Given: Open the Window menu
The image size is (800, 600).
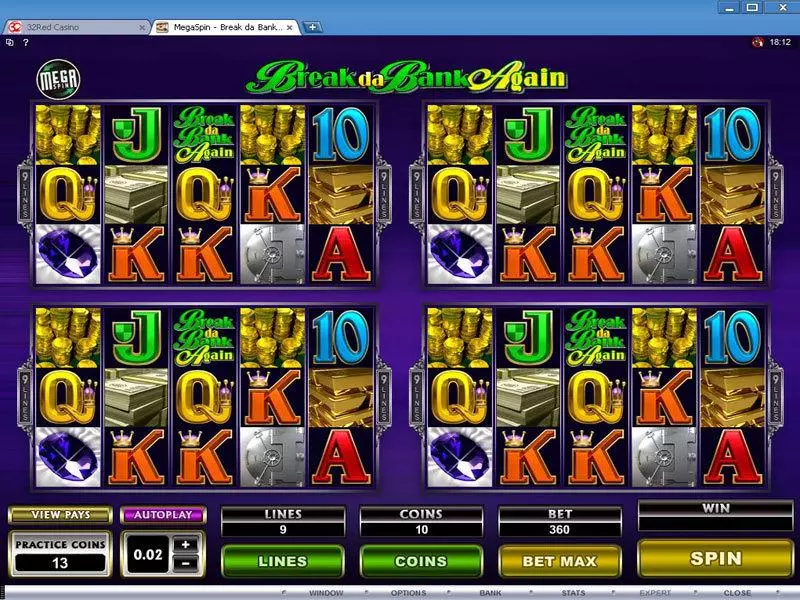Looking at the screenshot, I should point(327,593).
